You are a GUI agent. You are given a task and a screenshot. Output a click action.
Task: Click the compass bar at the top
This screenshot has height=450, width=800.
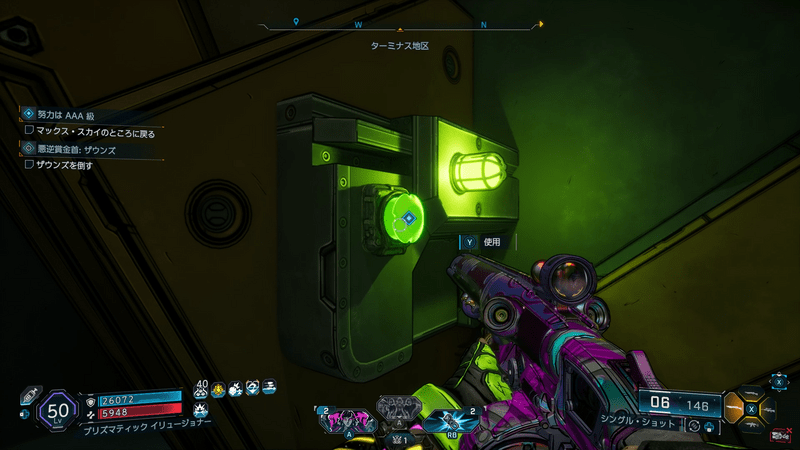400,24
